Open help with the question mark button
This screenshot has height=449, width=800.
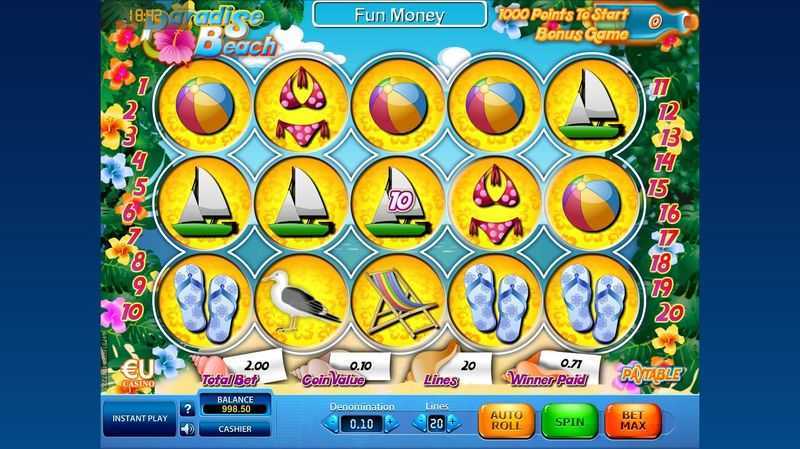[187, 409]
